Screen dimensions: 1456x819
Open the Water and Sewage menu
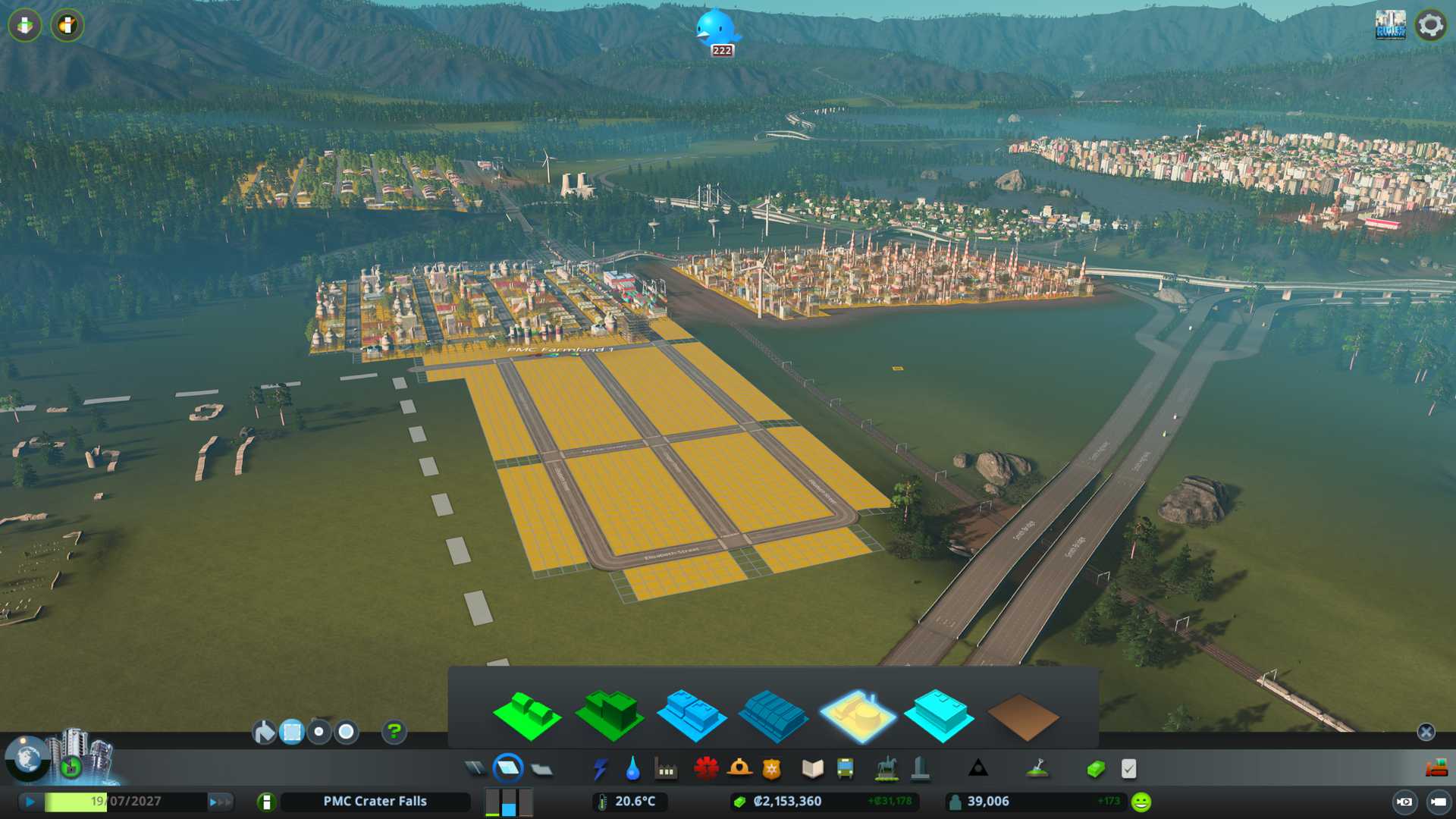[x=632, y=769]
